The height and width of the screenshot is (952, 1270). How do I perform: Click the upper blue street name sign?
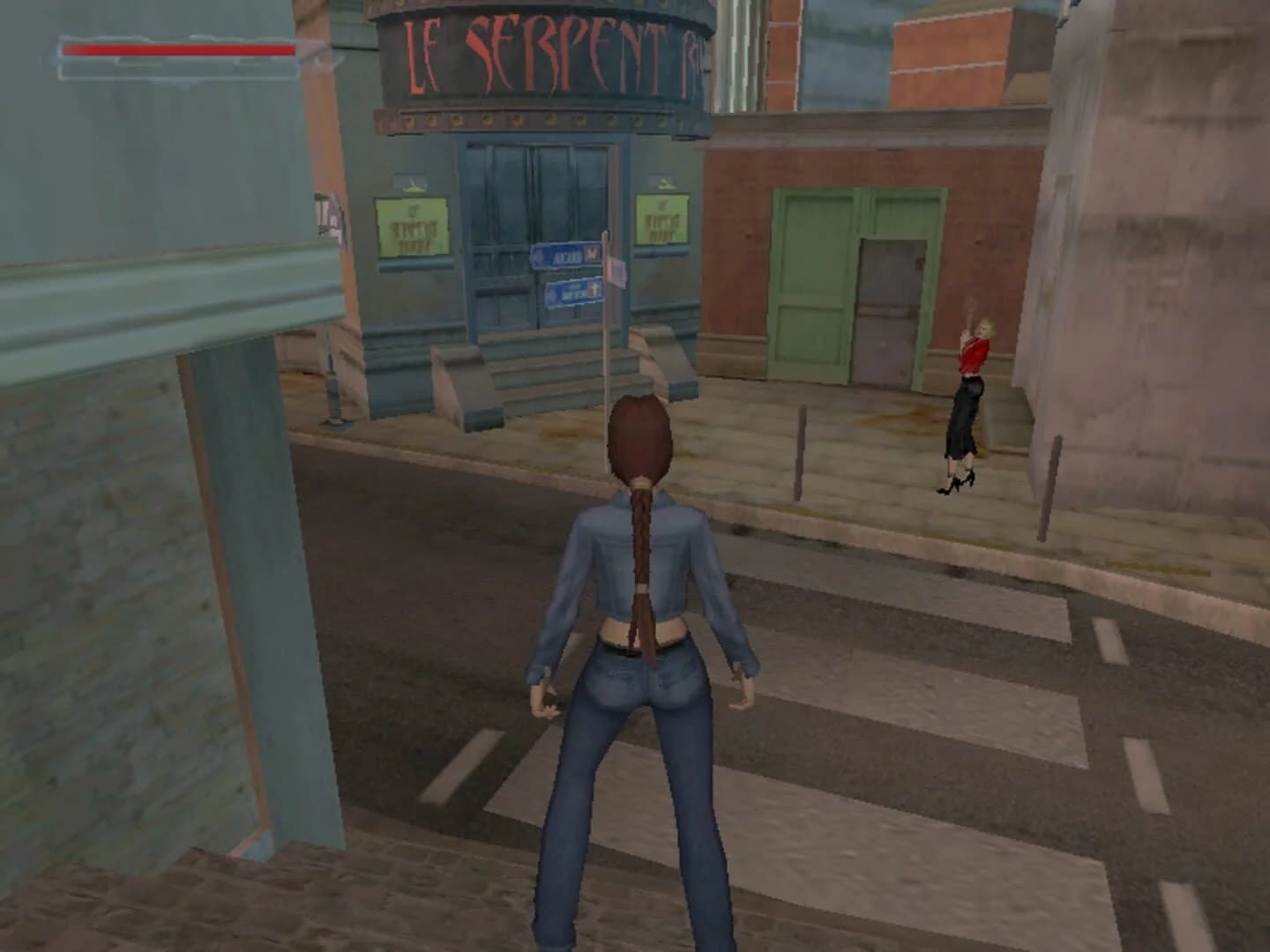564,256
